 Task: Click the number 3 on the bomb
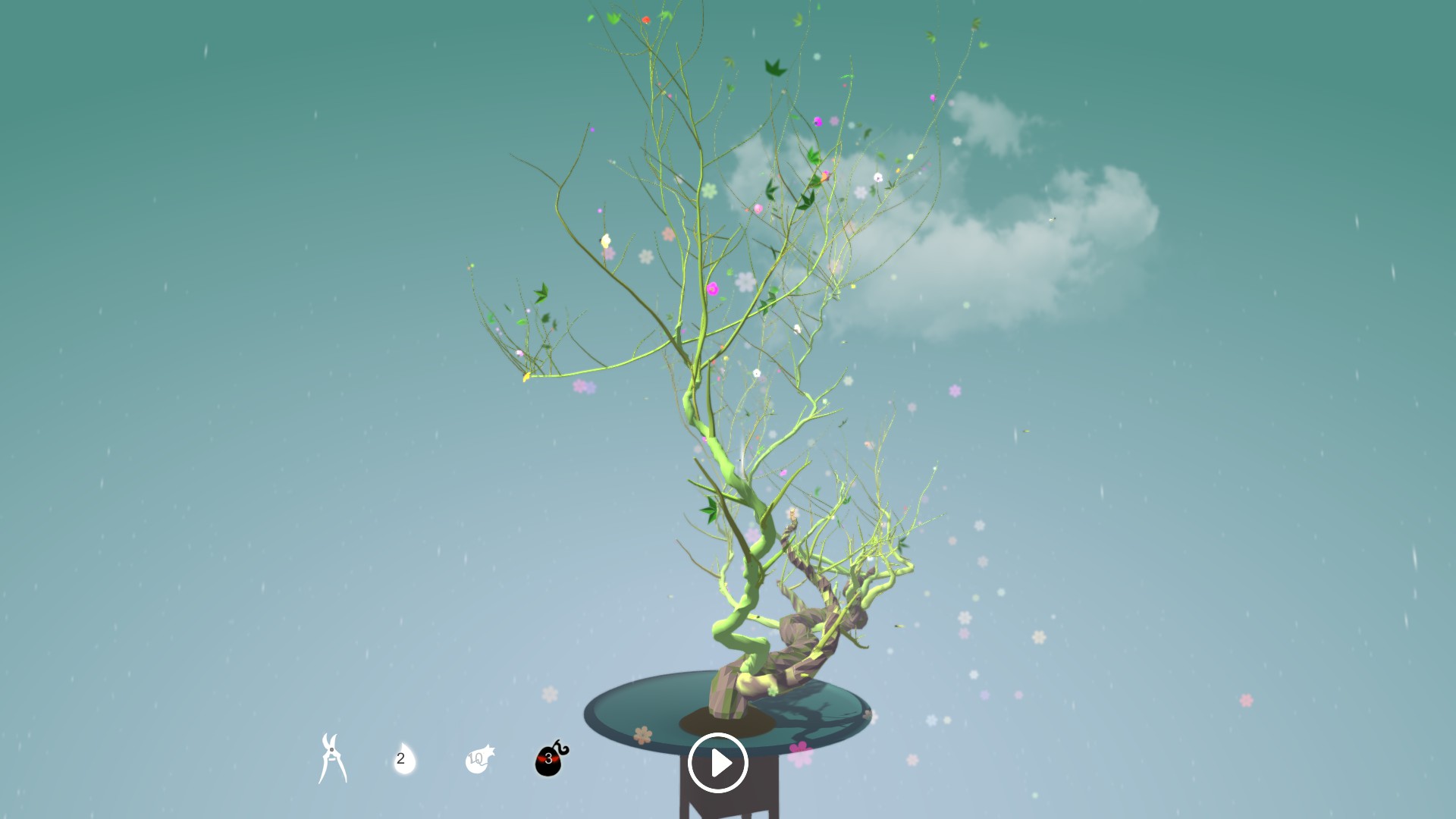(548, 758)
